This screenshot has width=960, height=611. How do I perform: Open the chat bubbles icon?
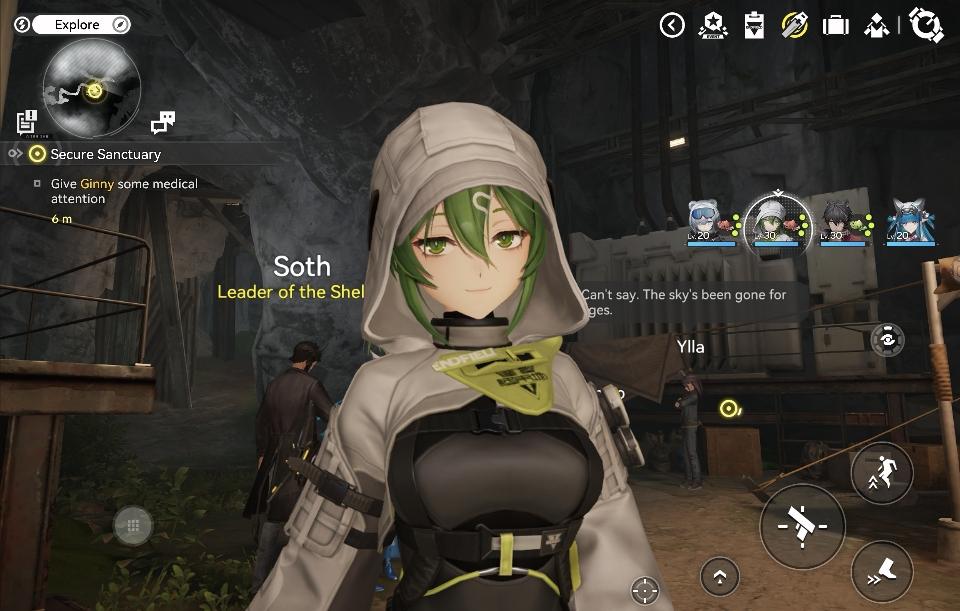[x=163, y=123]
